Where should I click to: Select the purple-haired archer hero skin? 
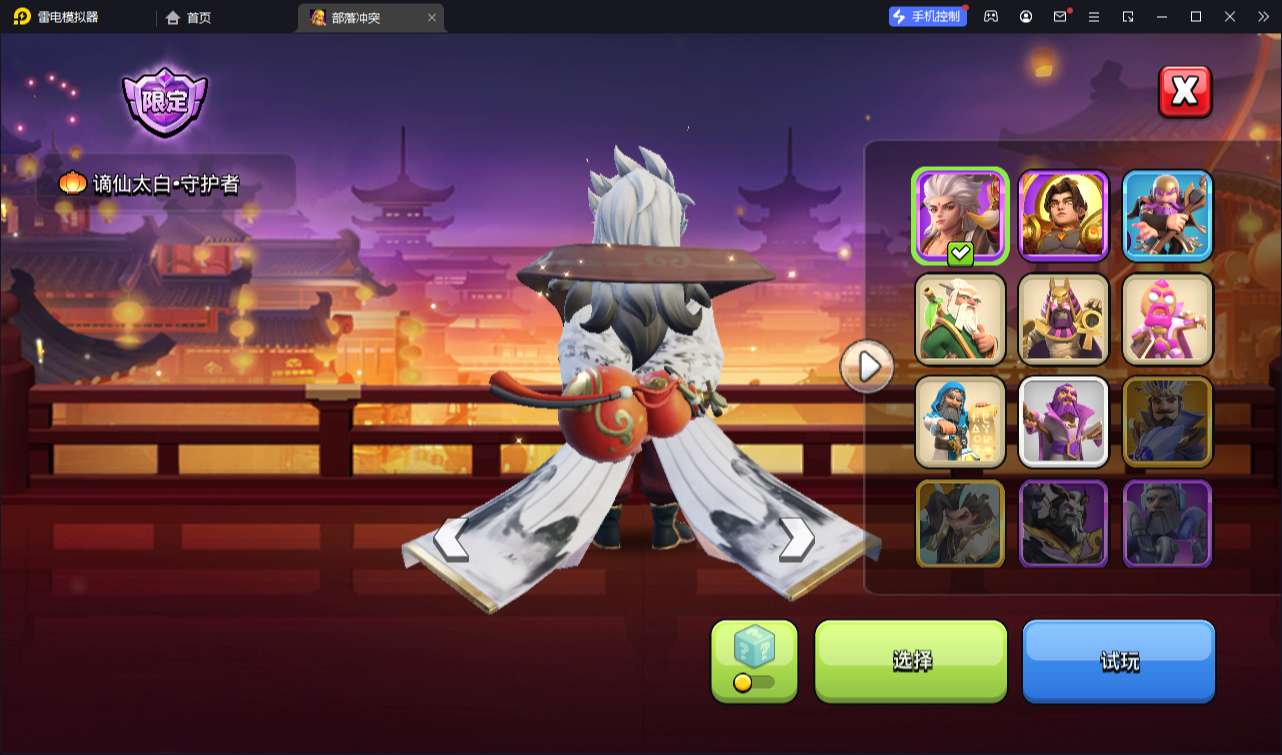(1167, 215)
